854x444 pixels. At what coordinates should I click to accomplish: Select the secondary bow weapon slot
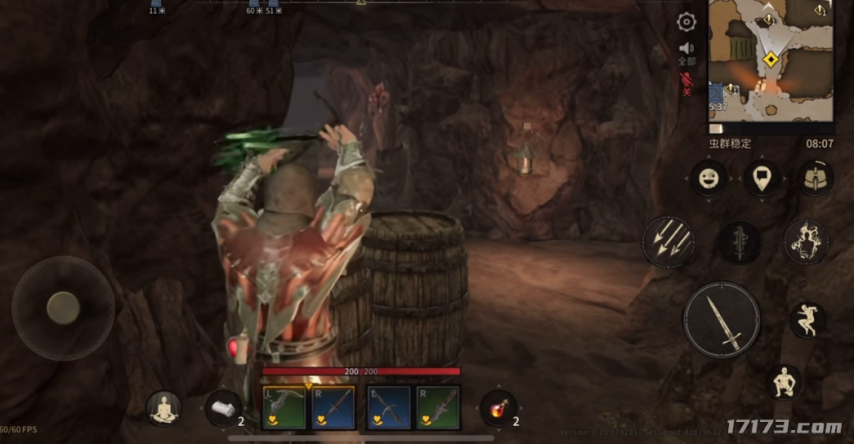[388, 407]
